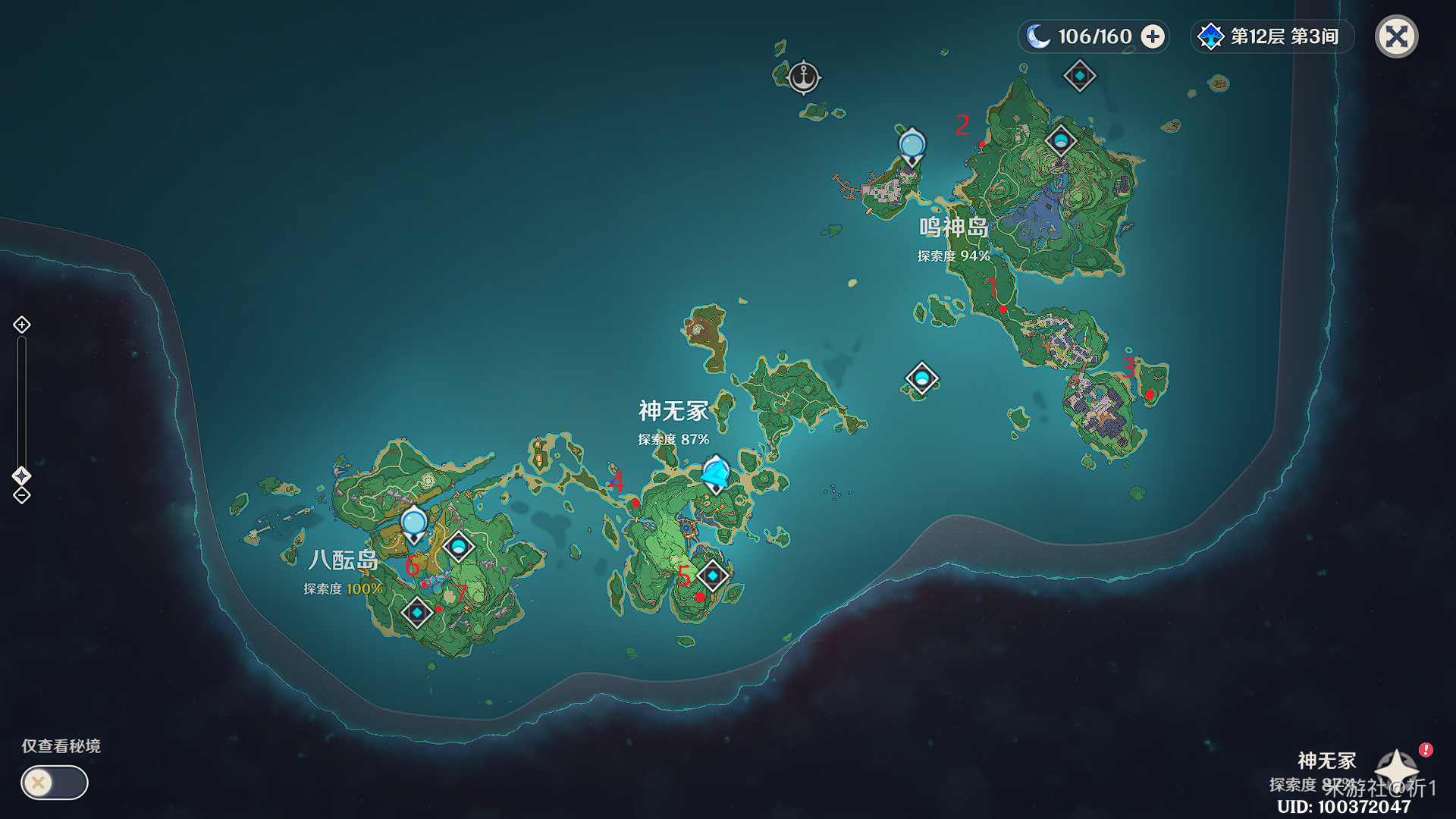
Task: Click the zoom-out diamond below the slider
Action: point(23,497)
